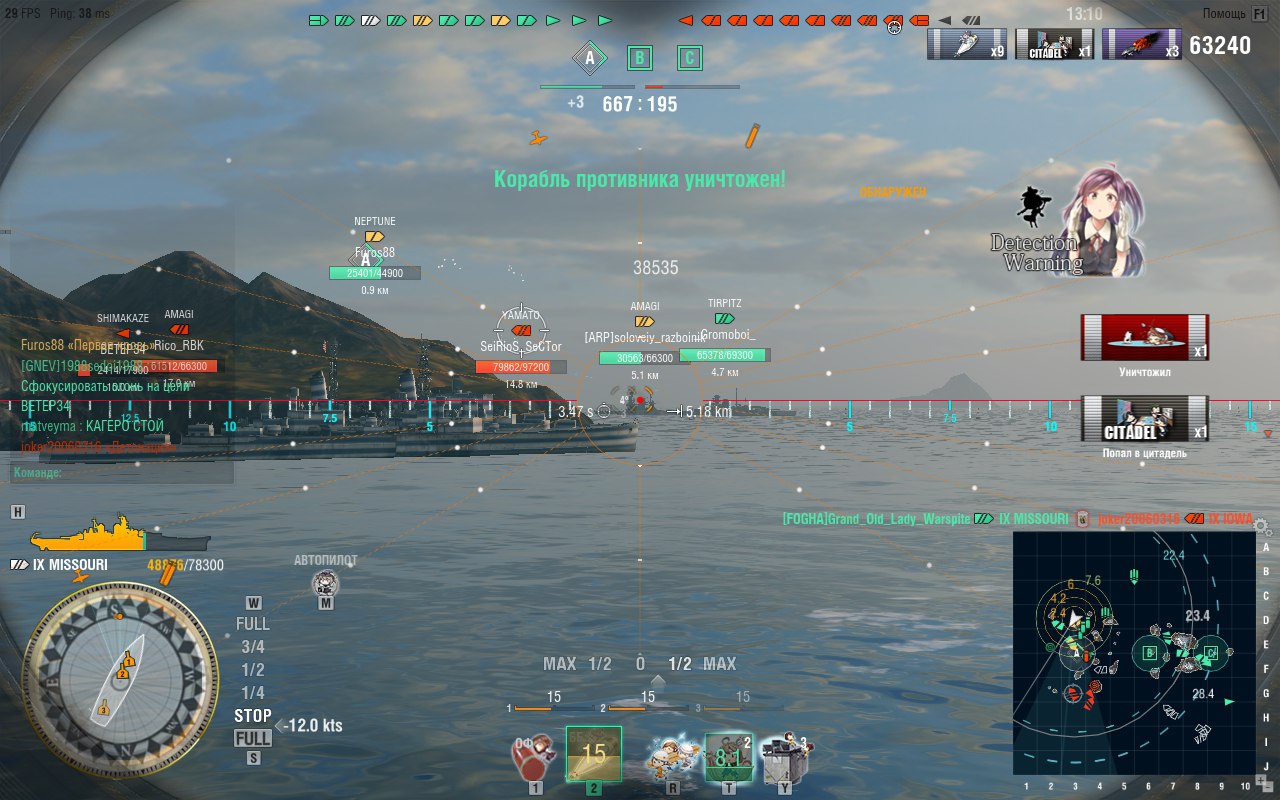
Task: Select the capture point B marker
Action: [x=639, y=58]
